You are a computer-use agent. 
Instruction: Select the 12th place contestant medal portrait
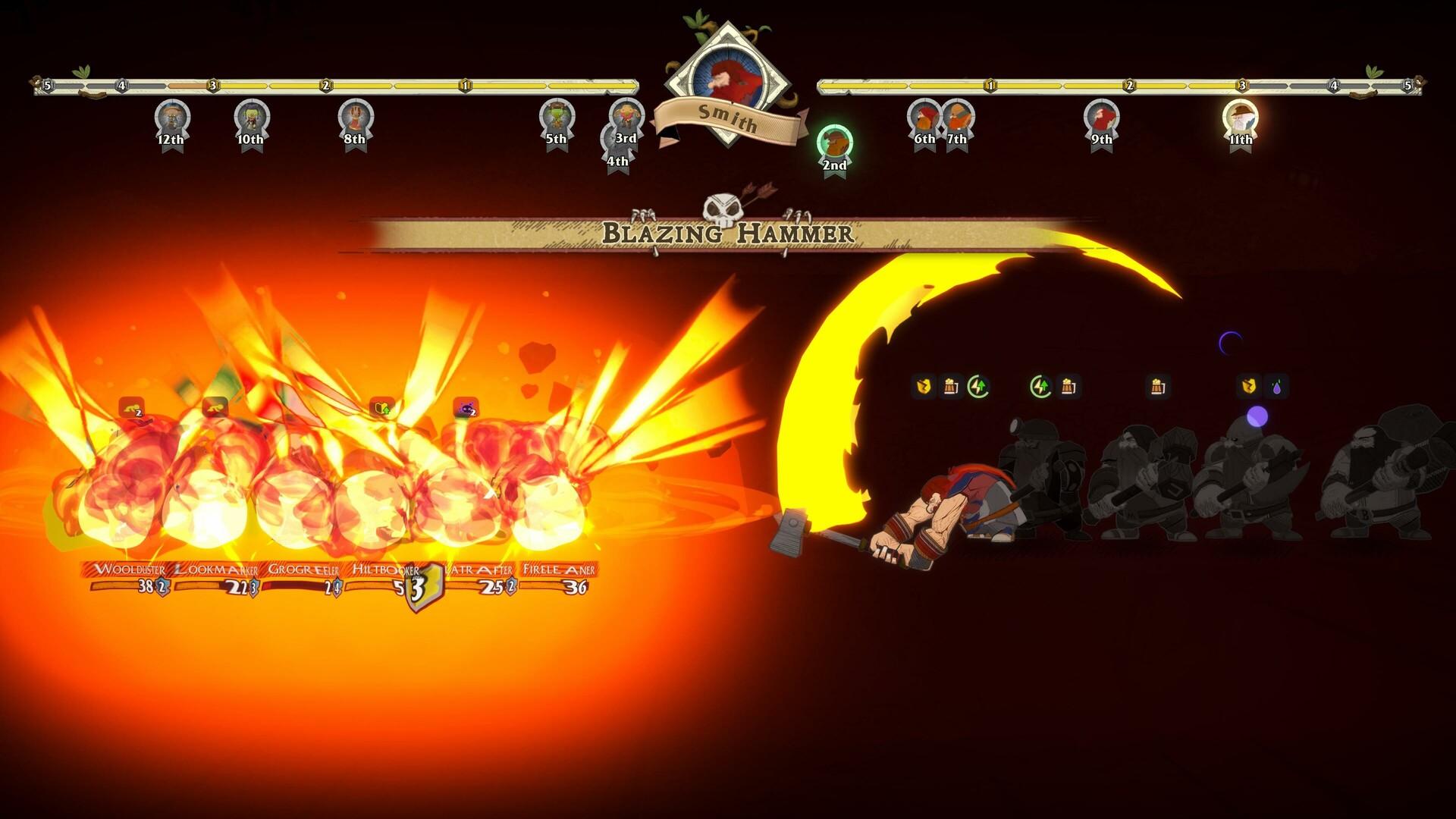pos(173,118)
